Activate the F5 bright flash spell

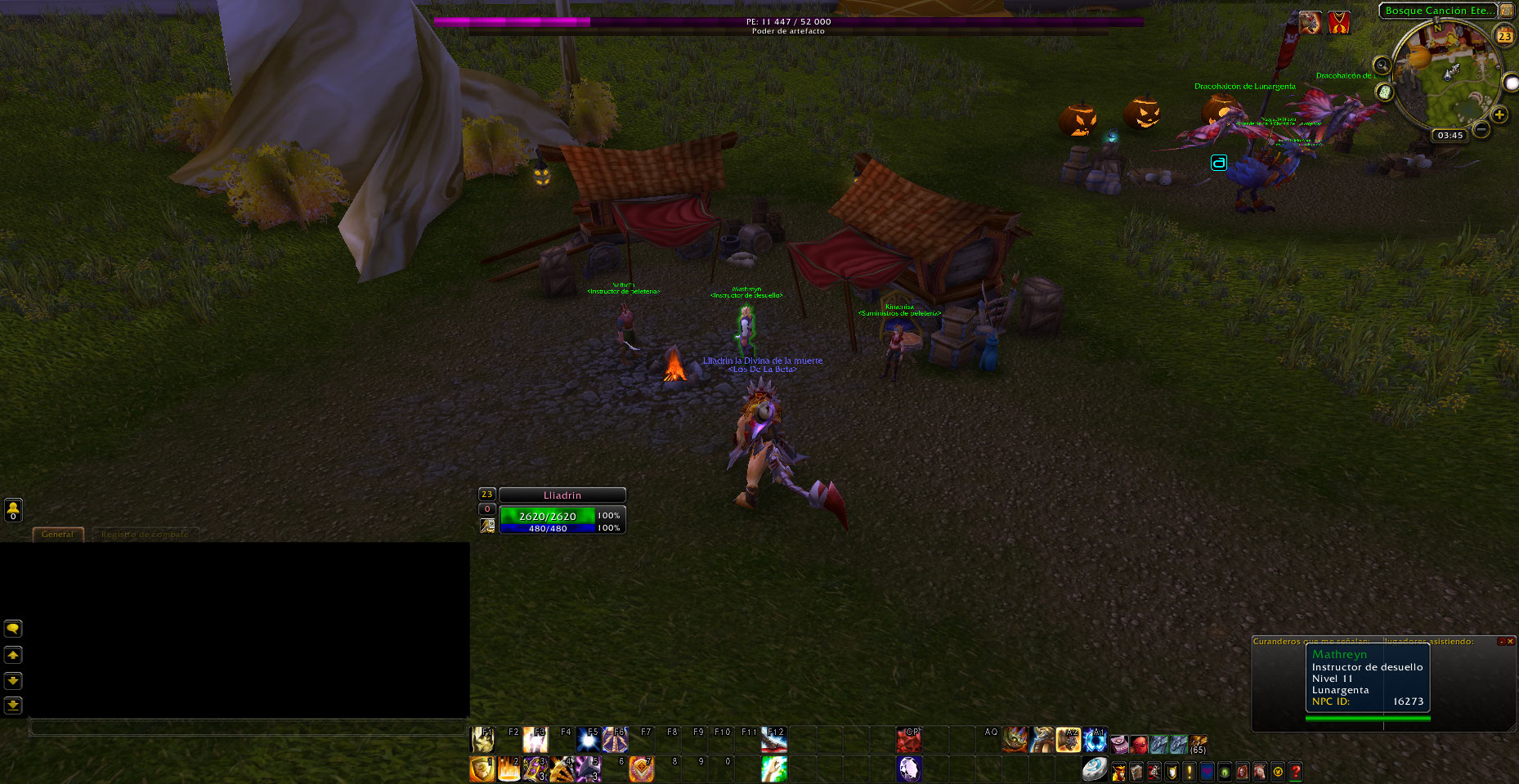click(x=588, y=740)
